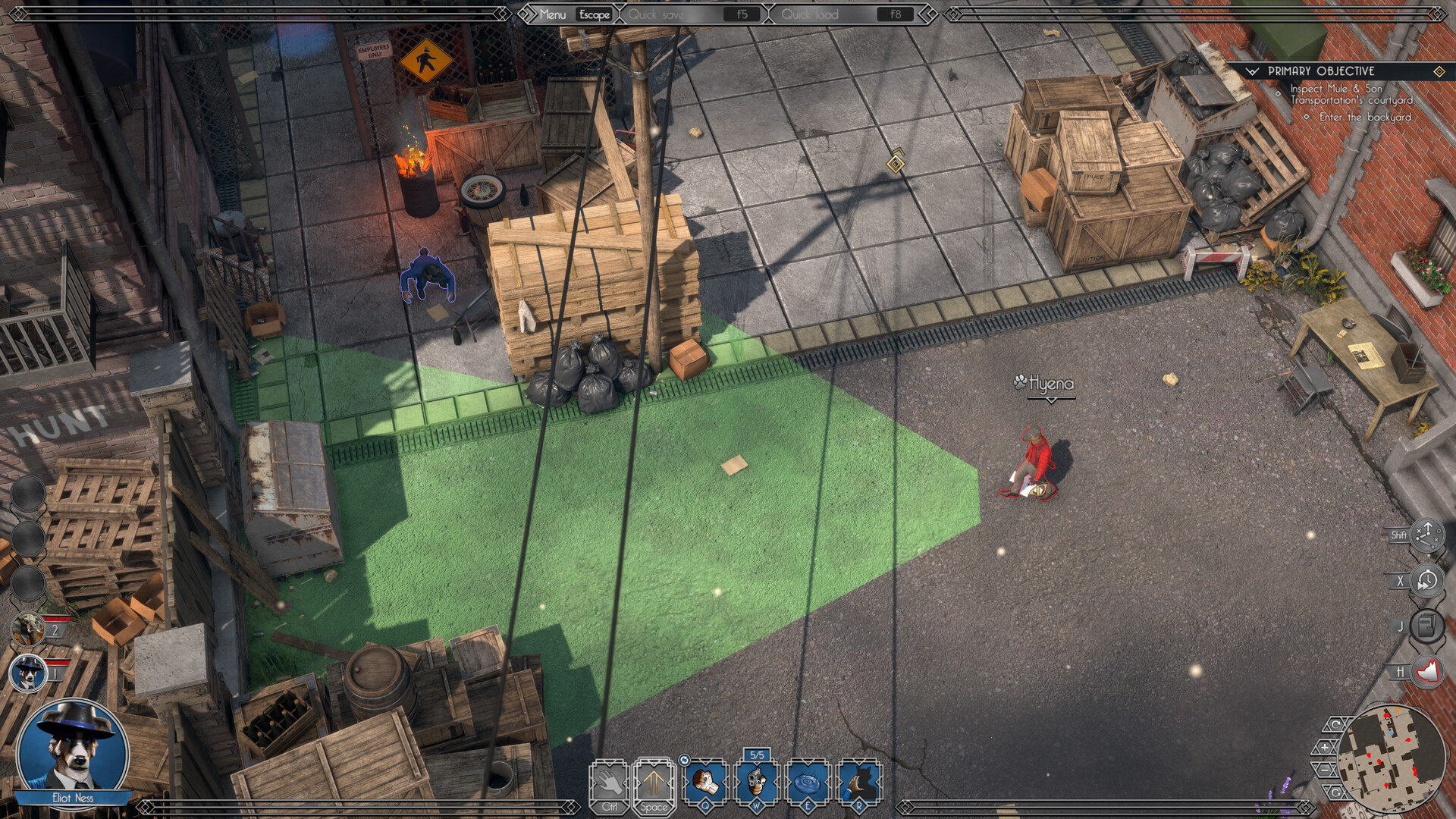Screen dimensions: 1456x819
Task: Enable the tactical planning mode icon
Action: [1427, 535]
